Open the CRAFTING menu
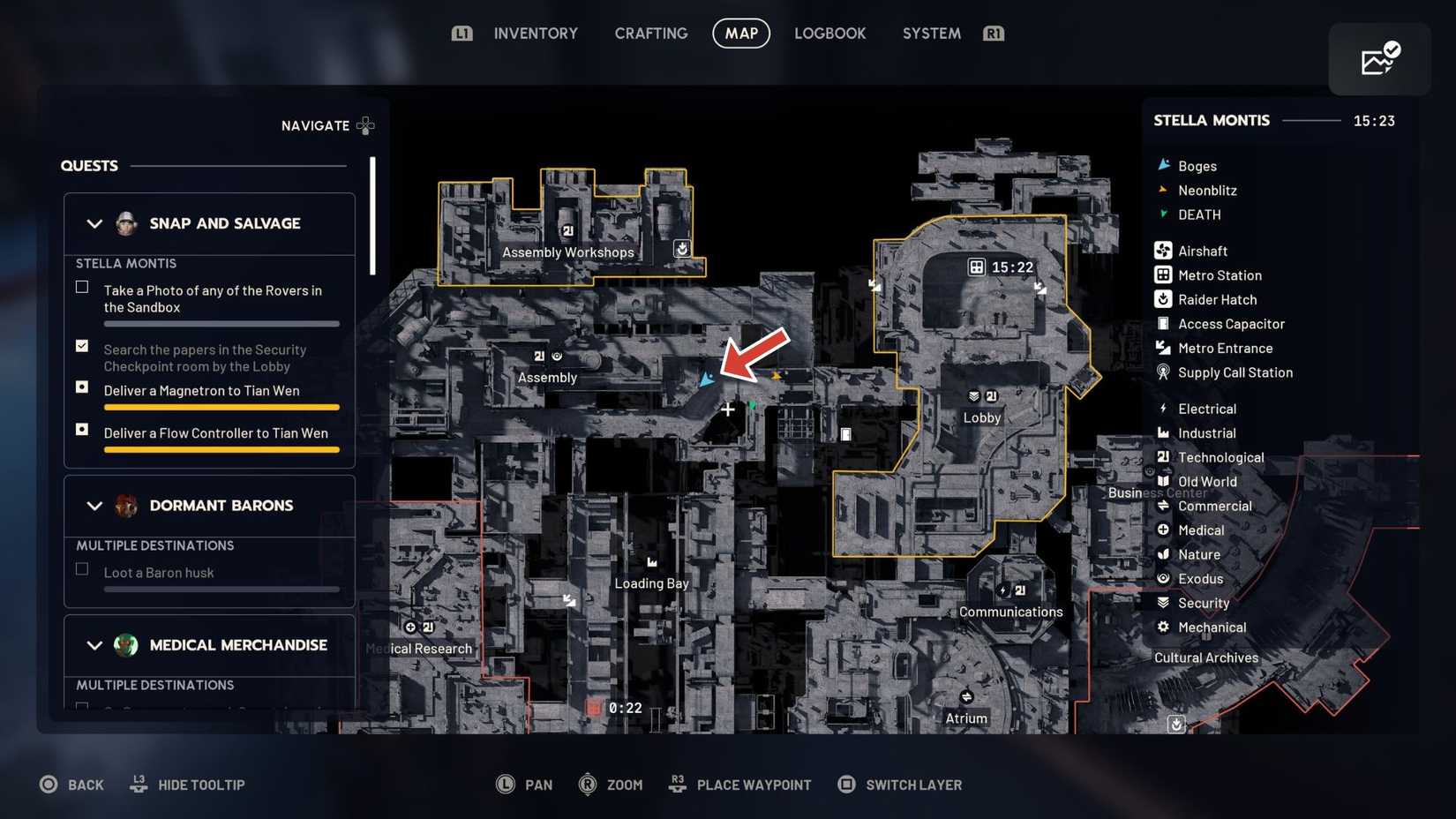Image resolution: width=1456 pixels, height=819 pixels. pos(650,33)
